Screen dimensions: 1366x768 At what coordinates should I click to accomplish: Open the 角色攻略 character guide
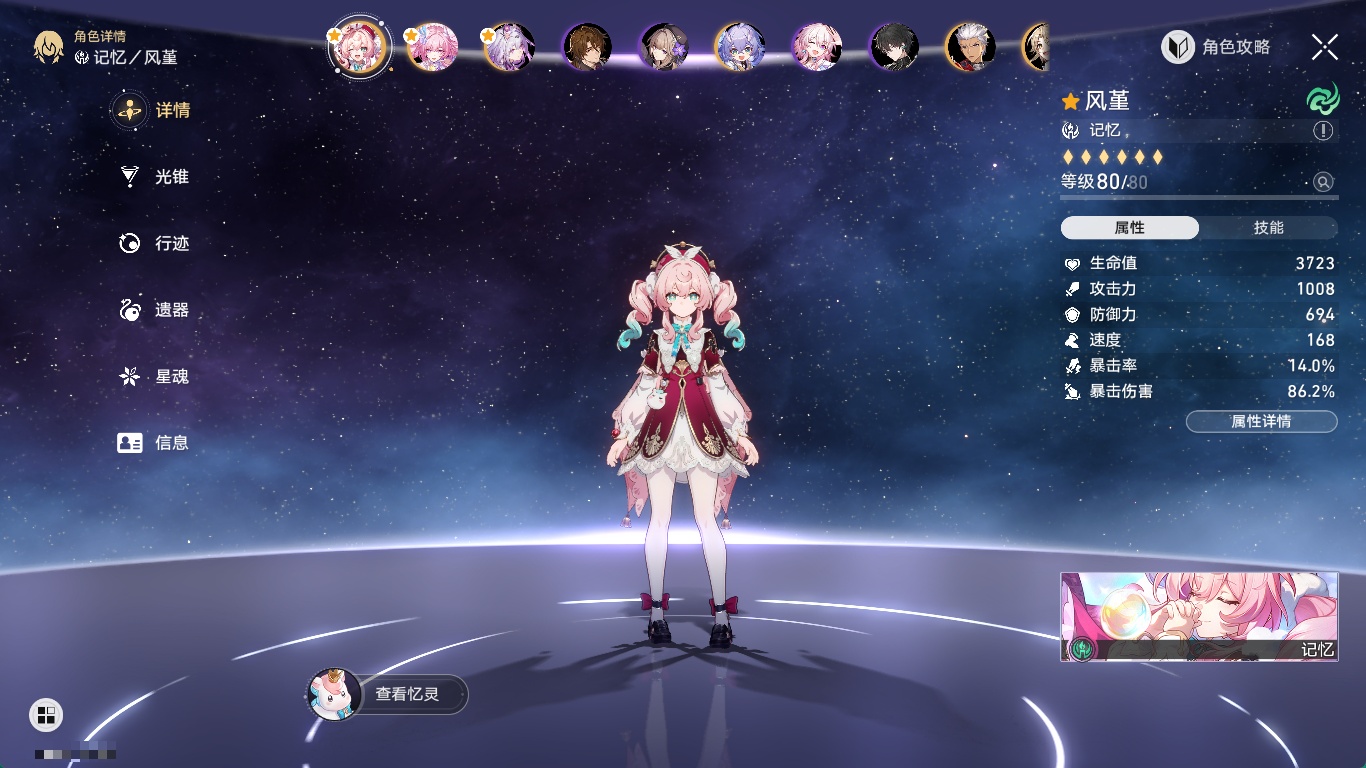1216,47
